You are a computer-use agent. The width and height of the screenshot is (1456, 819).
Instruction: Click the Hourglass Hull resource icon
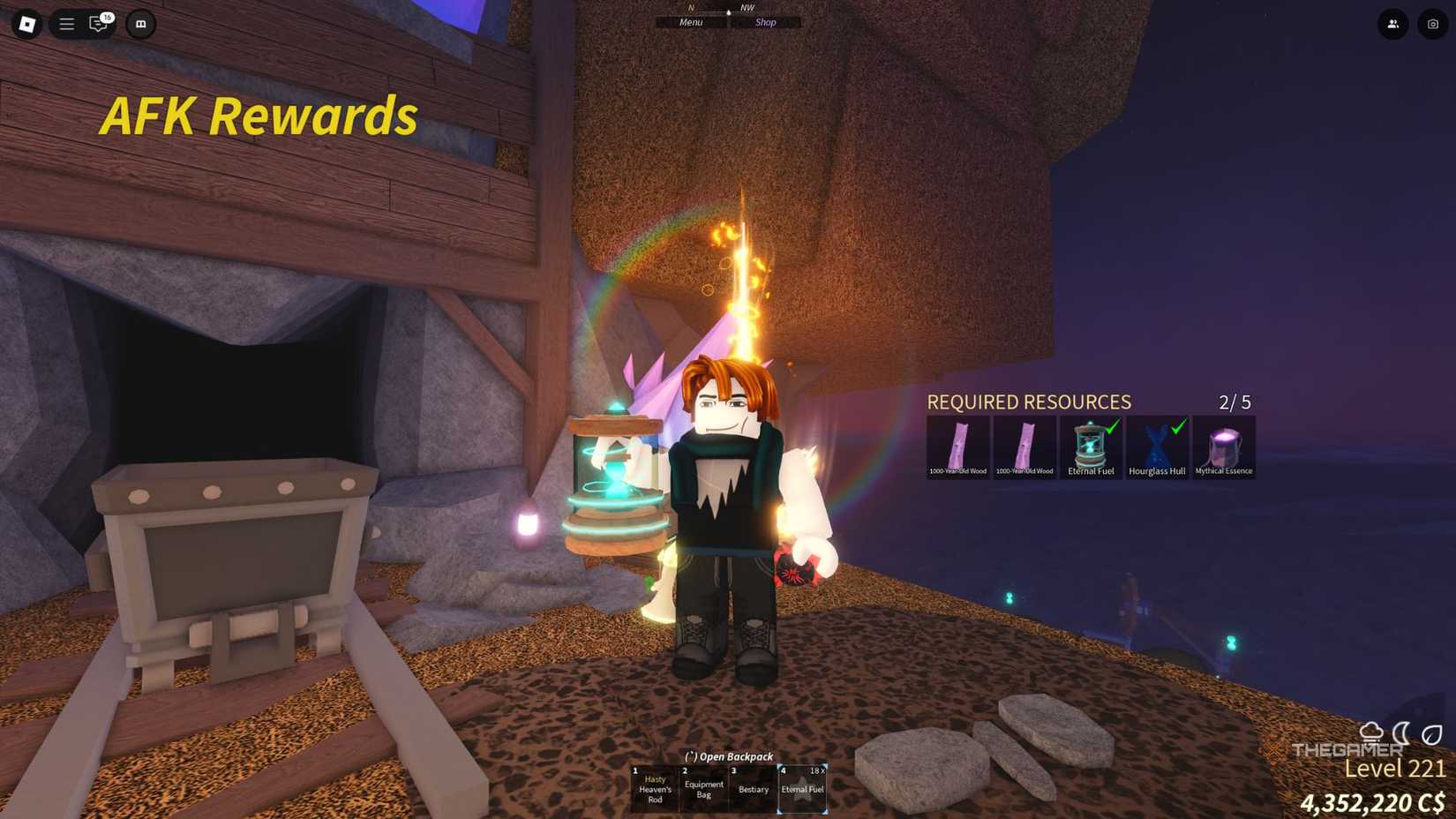click(1157, 444)
